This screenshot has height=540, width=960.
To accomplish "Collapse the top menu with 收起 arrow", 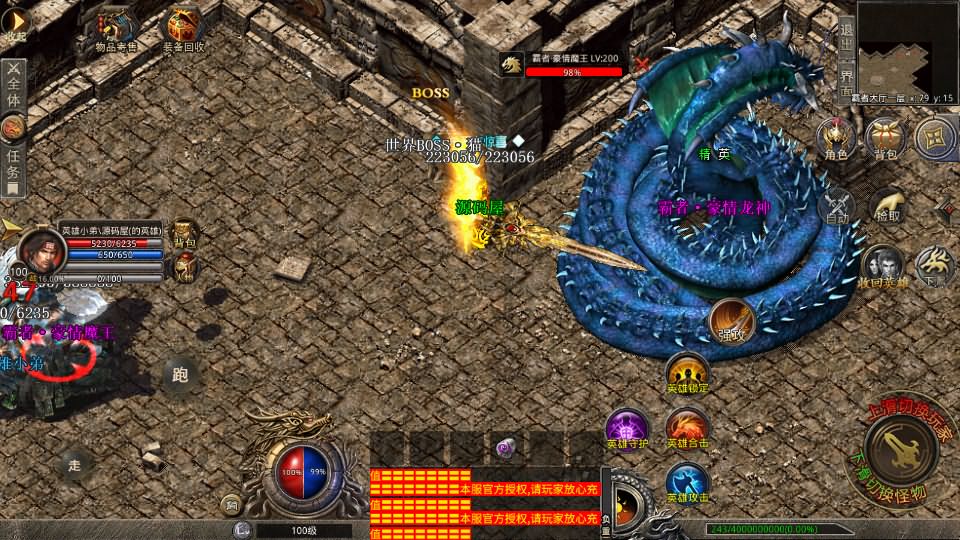I will pos(14,23).
